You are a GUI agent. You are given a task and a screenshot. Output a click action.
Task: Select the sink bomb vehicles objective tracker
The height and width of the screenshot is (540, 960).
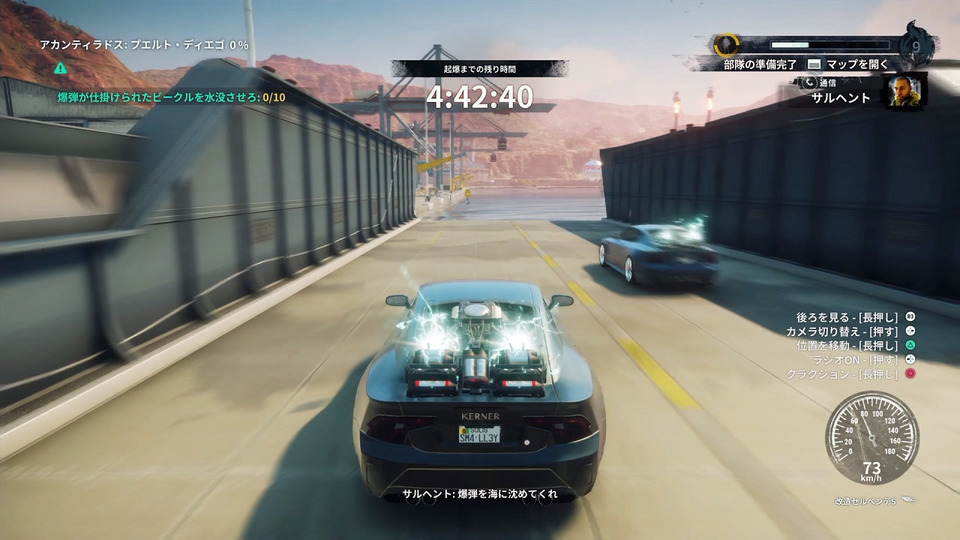[x=171, y=97]
